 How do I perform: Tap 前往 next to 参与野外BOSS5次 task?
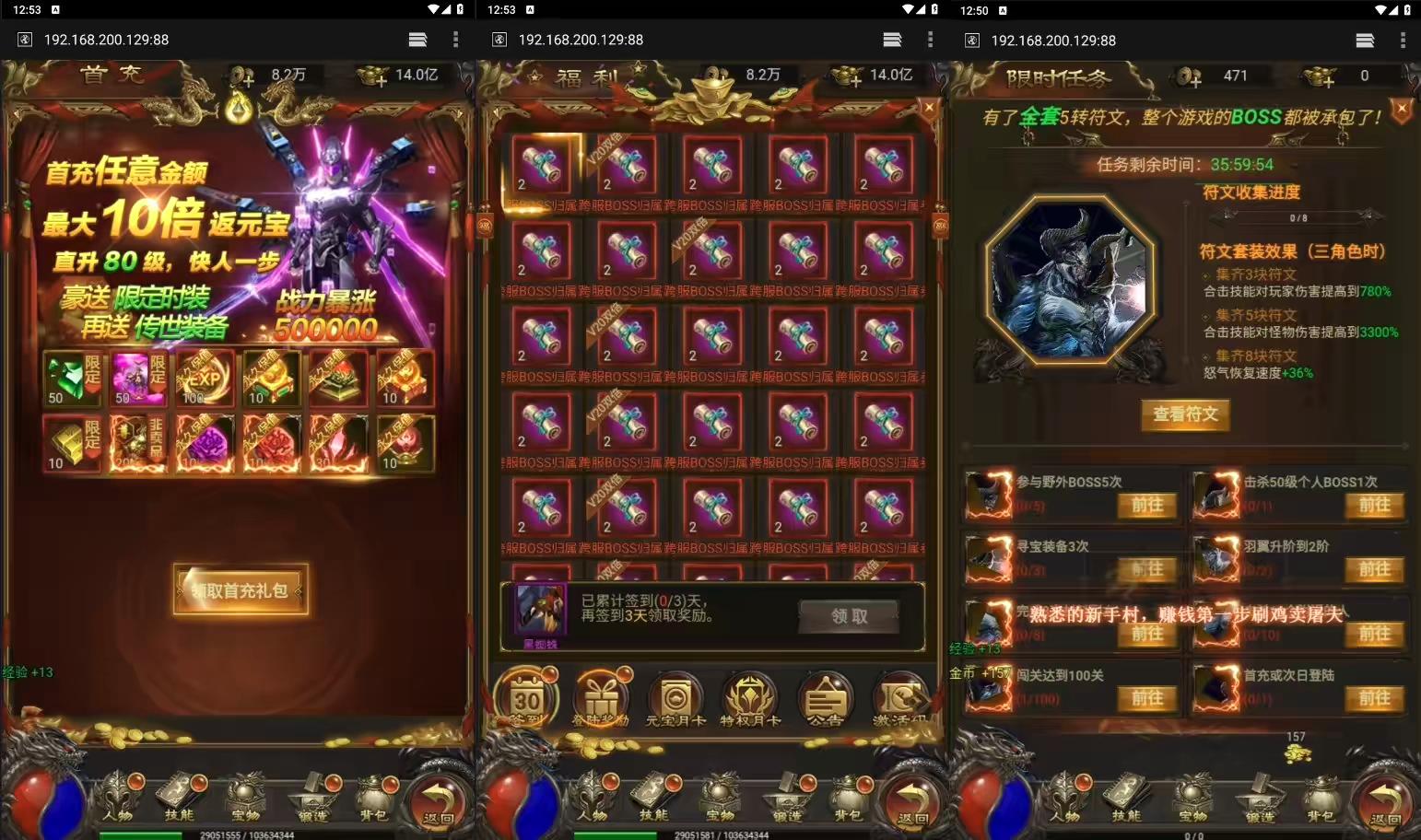[1146, 505]
